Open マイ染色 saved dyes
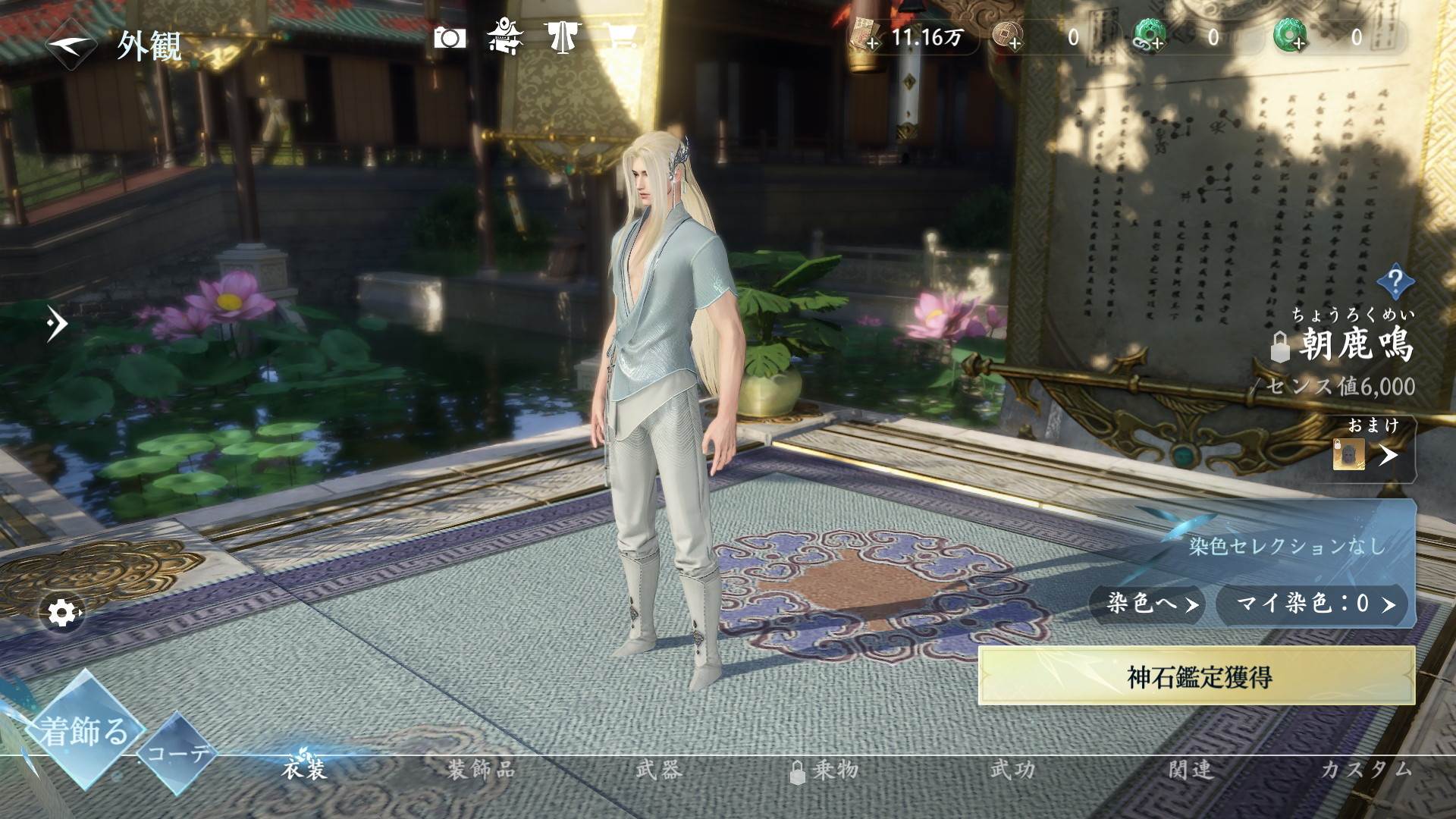This screenshot has height=819, width=1456. [x=1313, y=604]
